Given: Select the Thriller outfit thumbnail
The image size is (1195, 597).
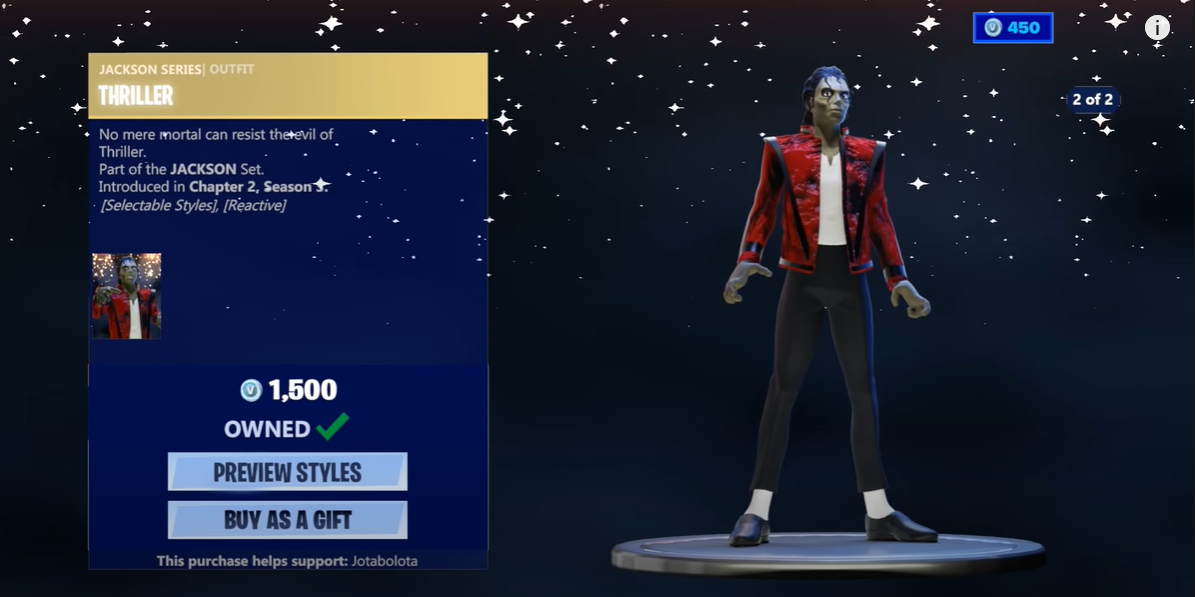Looking at the screenshot, I should tap(127, 296).
